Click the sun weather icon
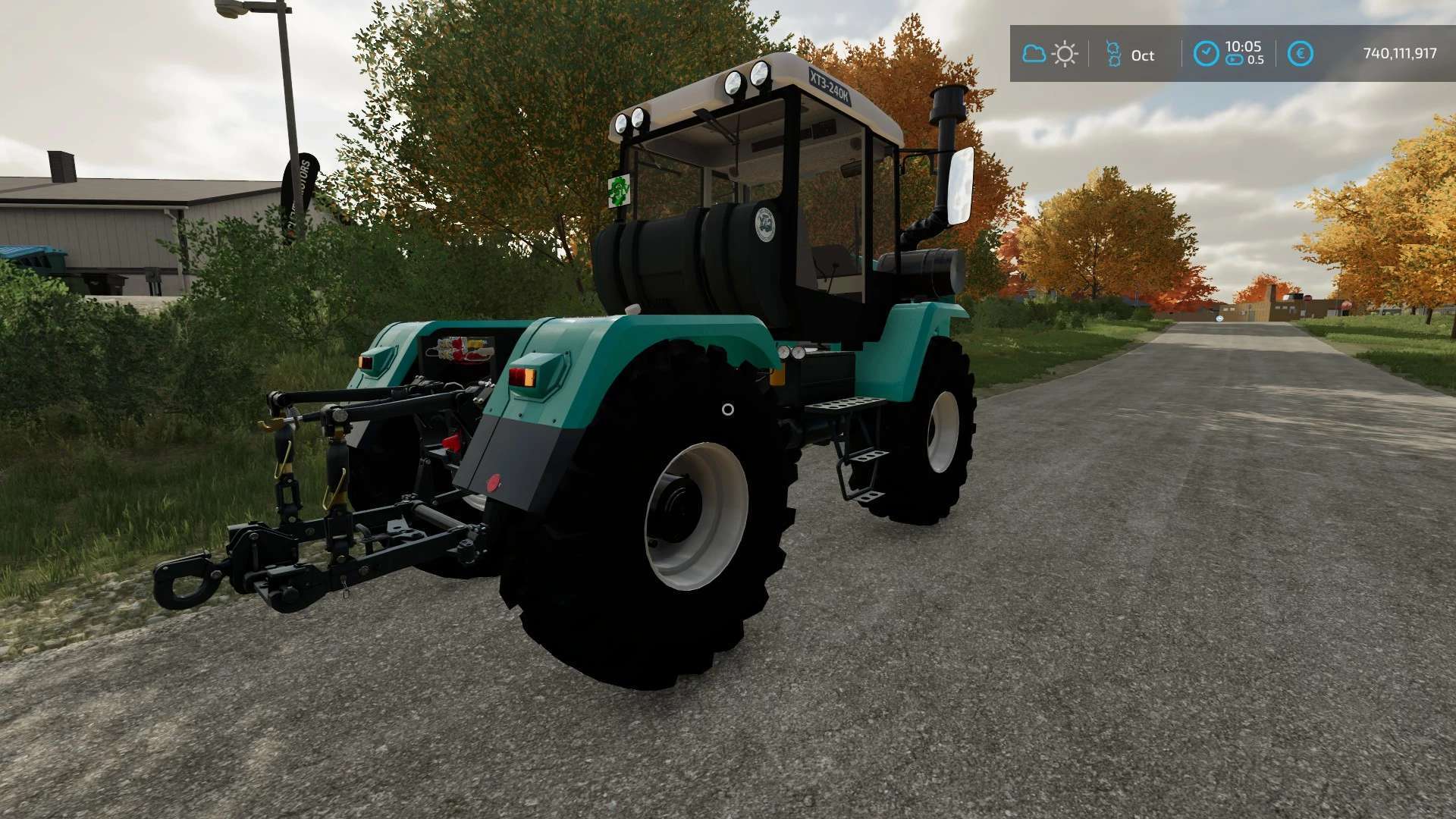The height and width of the screenshot is (819, 1456). pyautogui.click(x=1065, y=54)
